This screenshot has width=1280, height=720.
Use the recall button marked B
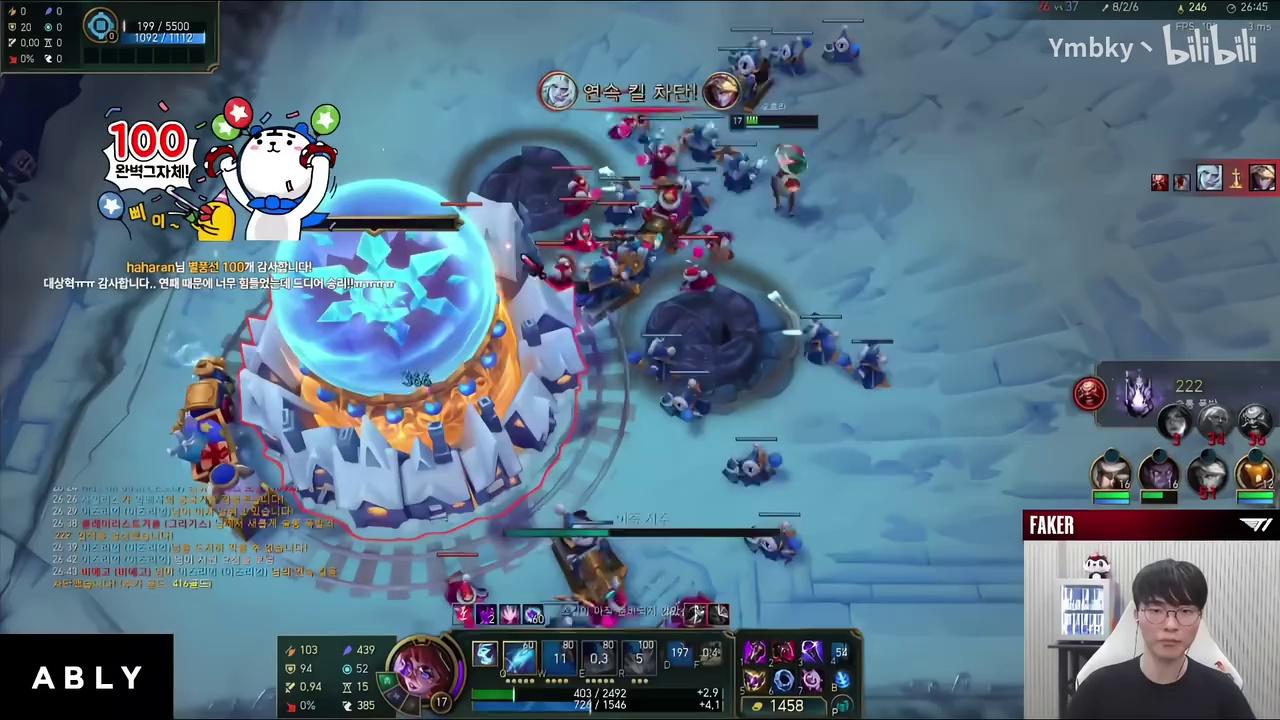pos(840,681)
